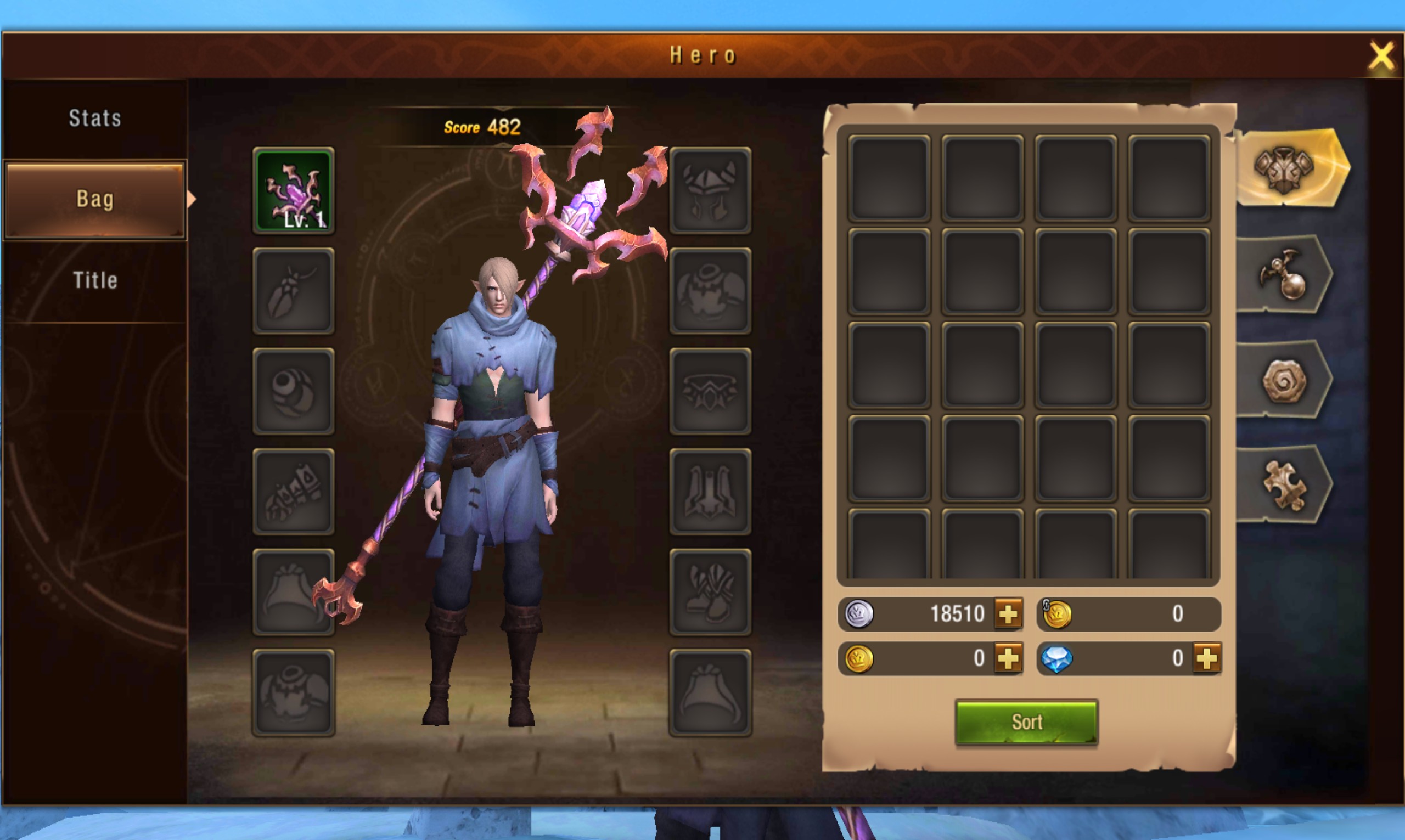This screenshot has width=1405, height=840.
Task: Open the Stats tab
Action: tap(94, 119)
